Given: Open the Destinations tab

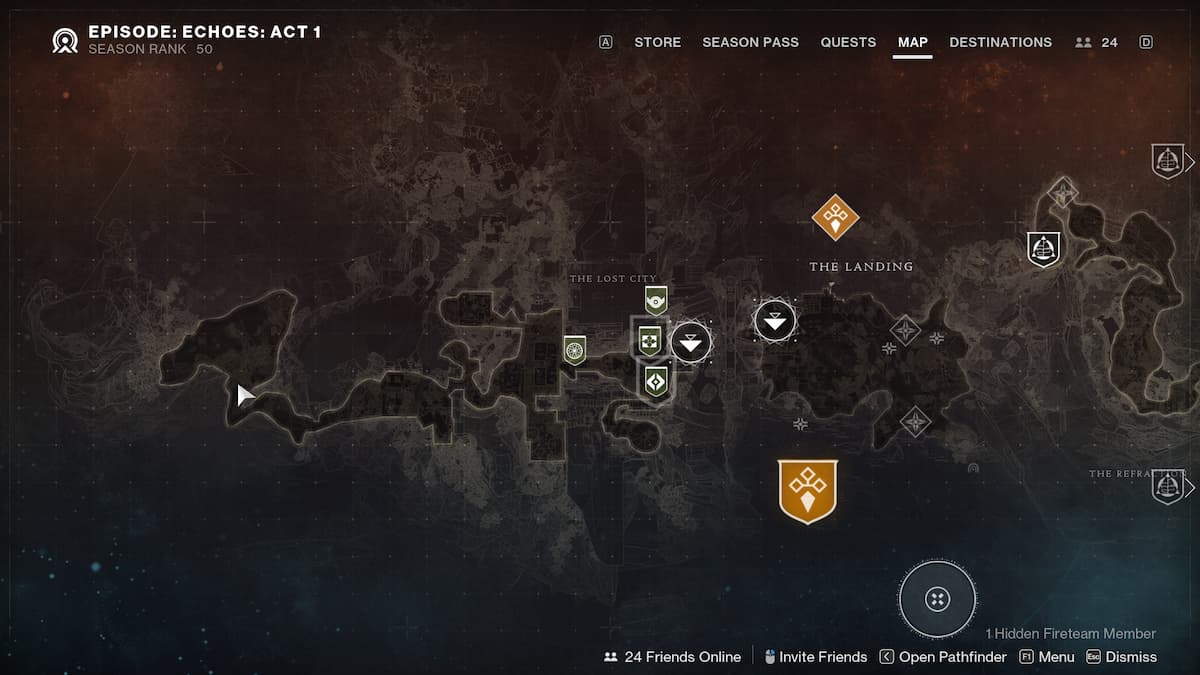Looking at the screenshot, I should [1000, 42].
